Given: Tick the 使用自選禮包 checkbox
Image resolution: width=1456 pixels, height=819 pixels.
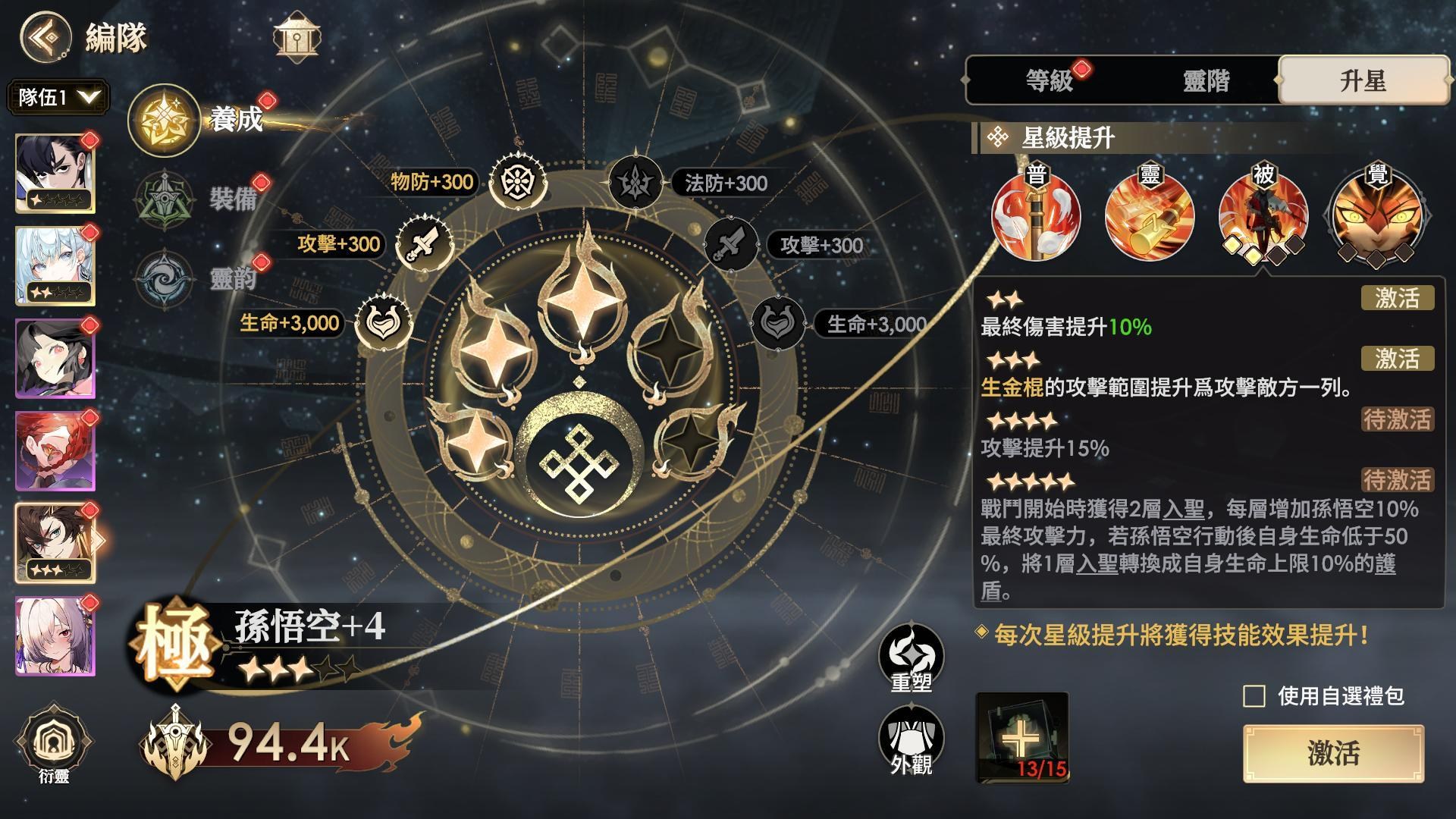Looking at the screenshot, I should pyautogui.click(x=1254, y=696).
